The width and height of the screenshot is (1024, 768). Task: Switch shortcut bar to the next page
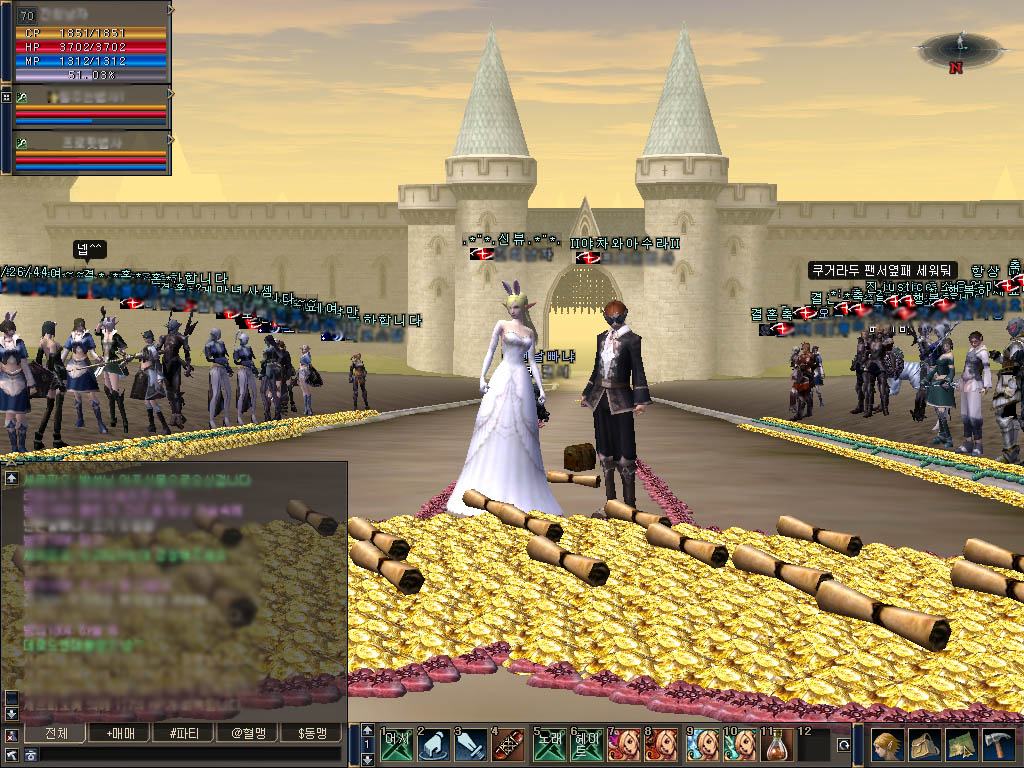pos(368,760)
